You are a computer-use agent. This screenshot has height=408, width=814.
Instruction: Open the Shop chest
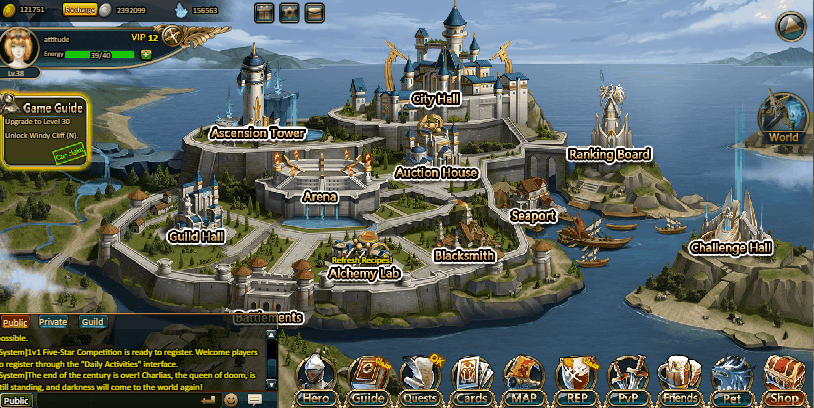785,378
